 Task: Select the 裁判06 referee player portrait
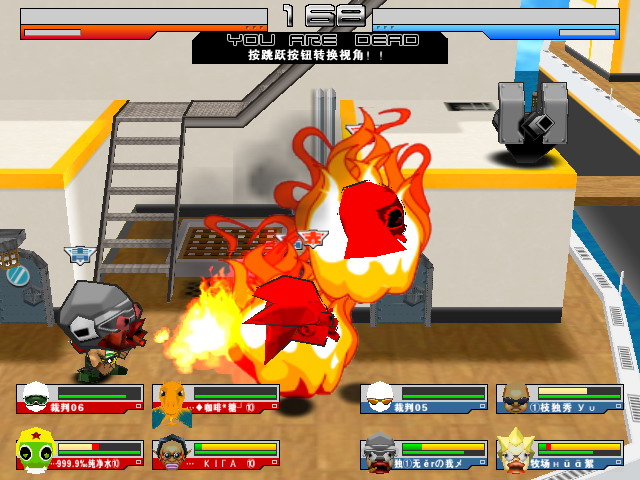[36, 397]
